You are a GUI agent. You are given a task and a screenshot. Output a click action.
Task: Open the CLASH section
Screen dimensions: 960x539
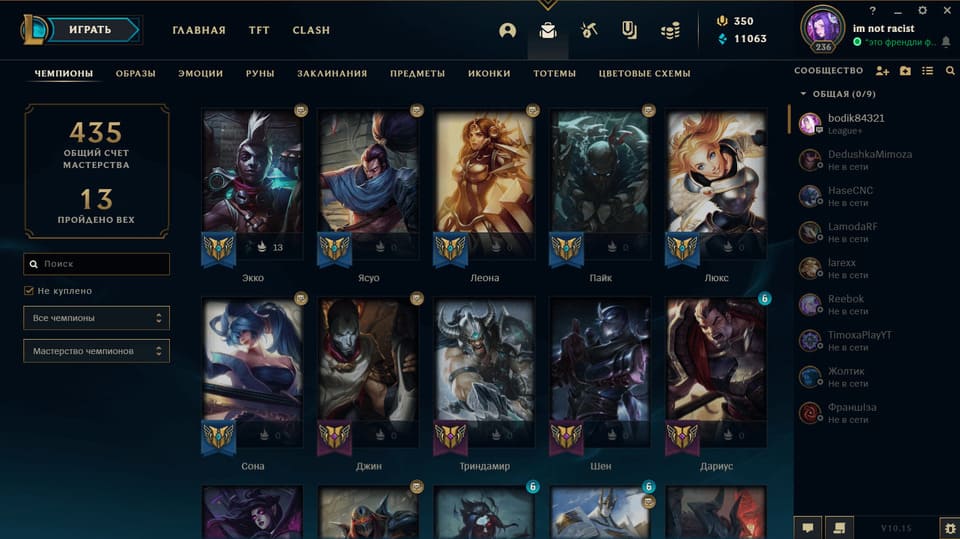[311, 30]
